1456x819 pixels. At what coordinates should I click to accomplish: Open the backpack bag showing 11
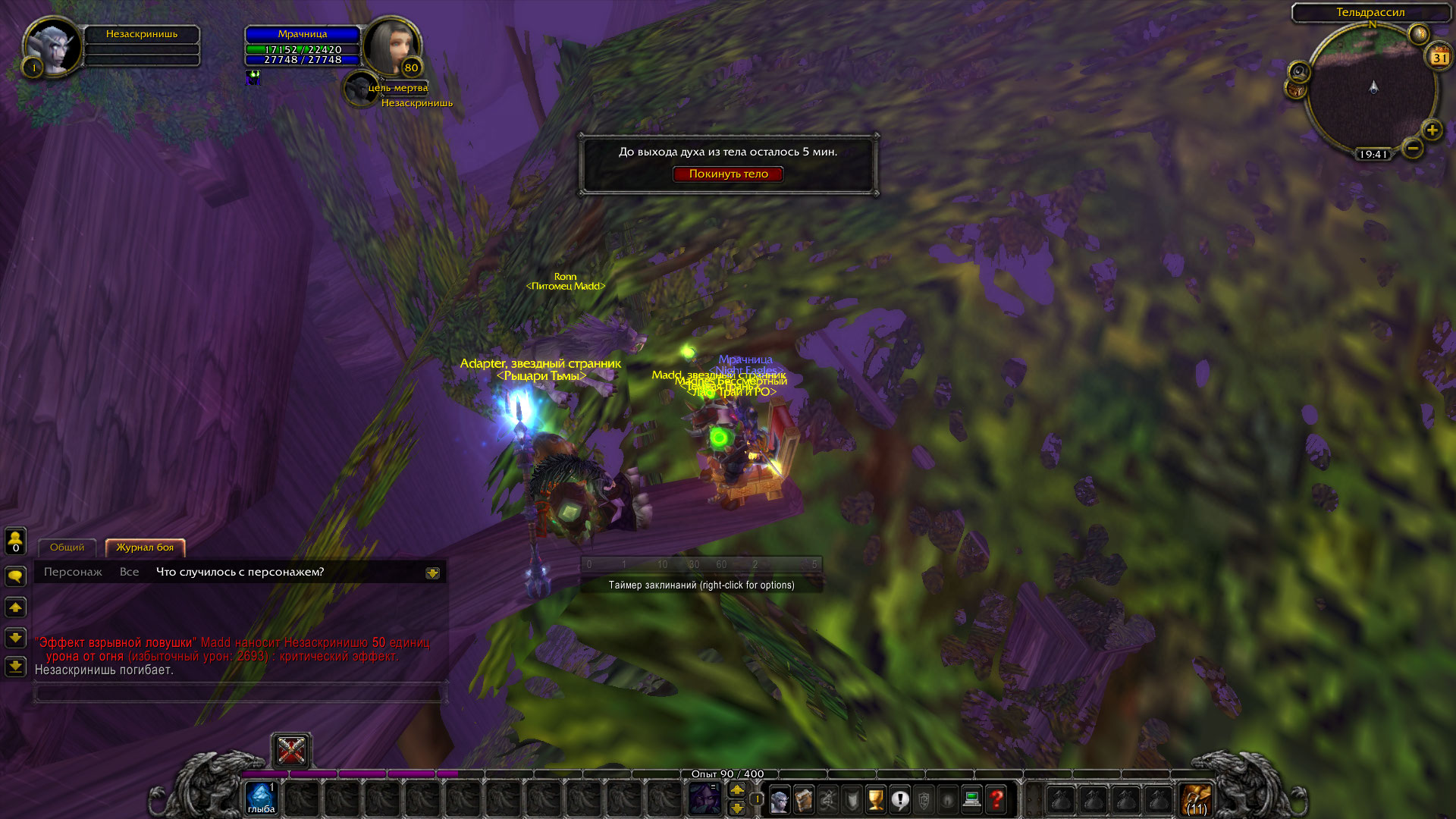tap(1197, 800)
